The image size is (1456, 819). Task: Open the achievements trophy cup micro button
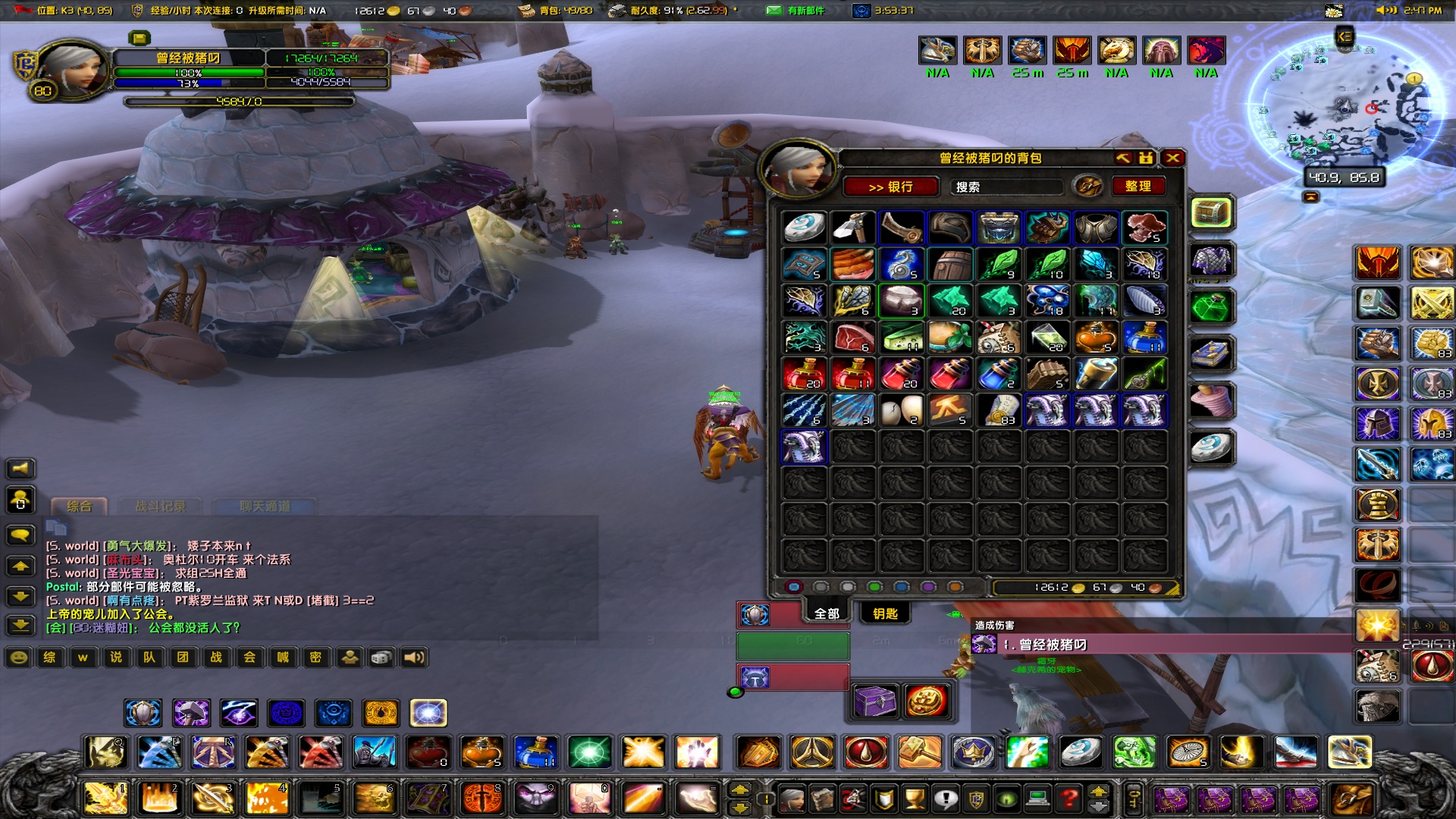[915, 798]
